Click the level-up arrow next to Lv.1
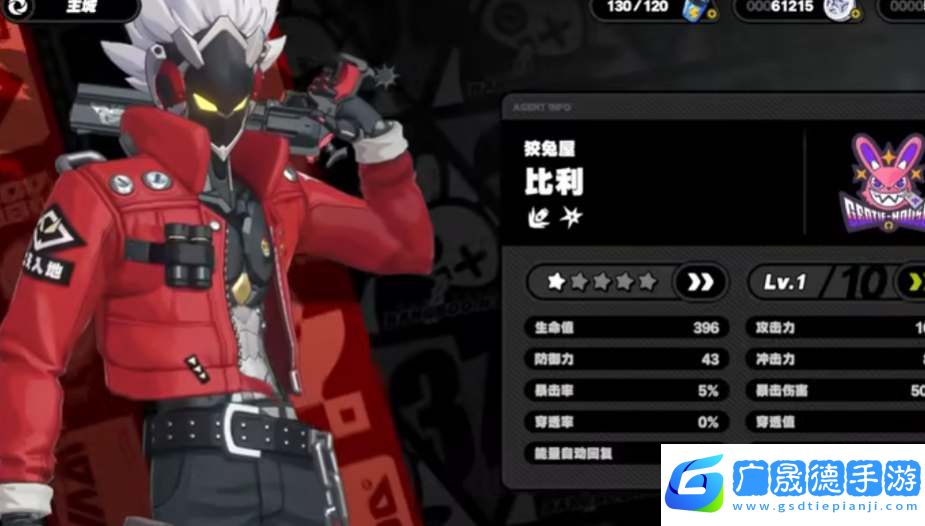Image resolution: width=925 pixels, height=526 pixels. 913,282
